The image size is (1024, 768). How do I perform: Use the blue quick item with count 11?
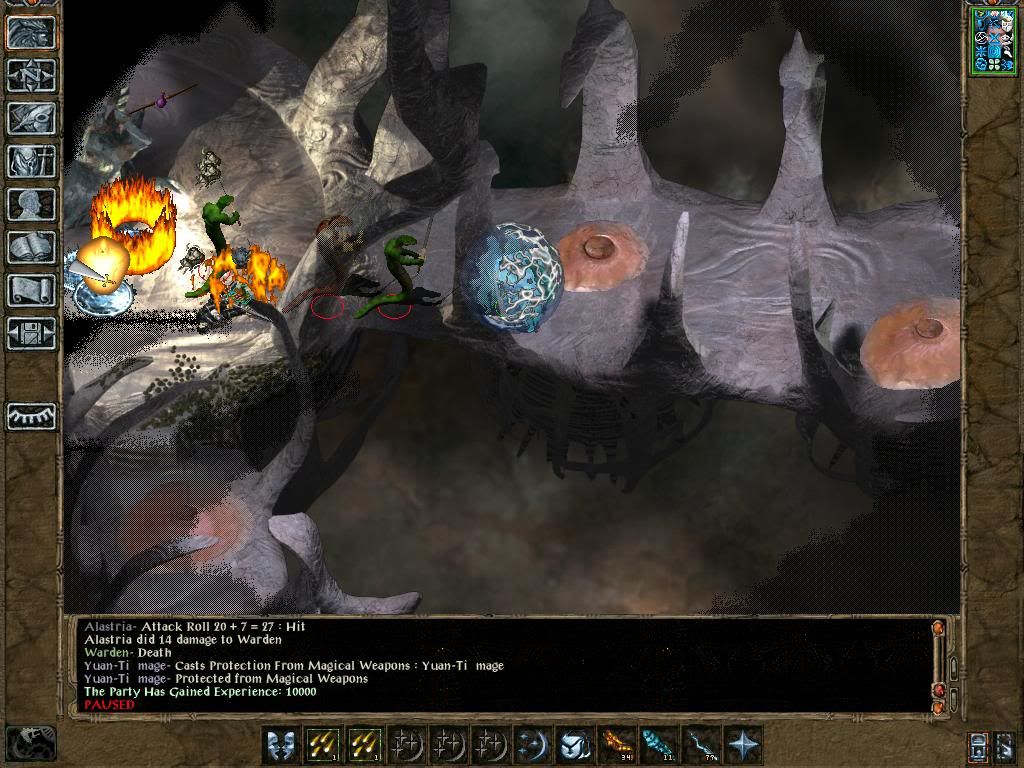point(658,745)
